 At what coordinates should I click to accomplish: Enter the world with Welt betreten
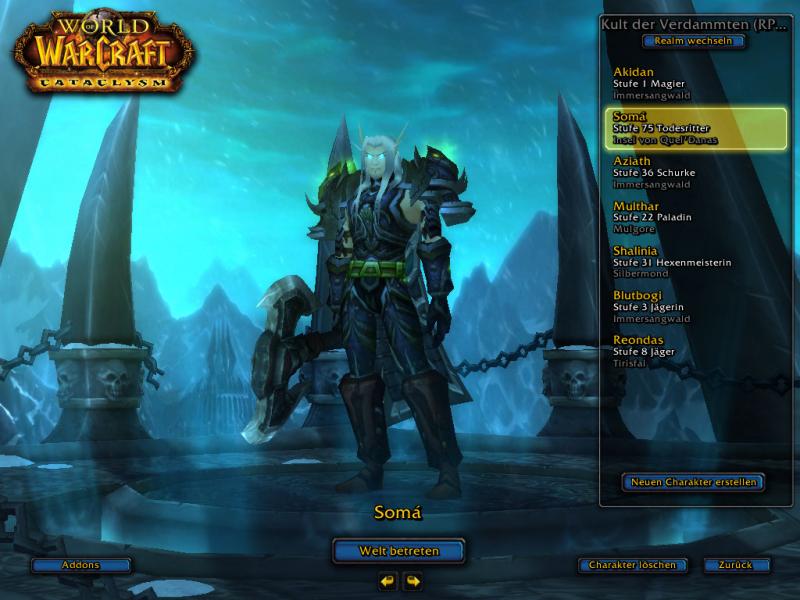399,550
